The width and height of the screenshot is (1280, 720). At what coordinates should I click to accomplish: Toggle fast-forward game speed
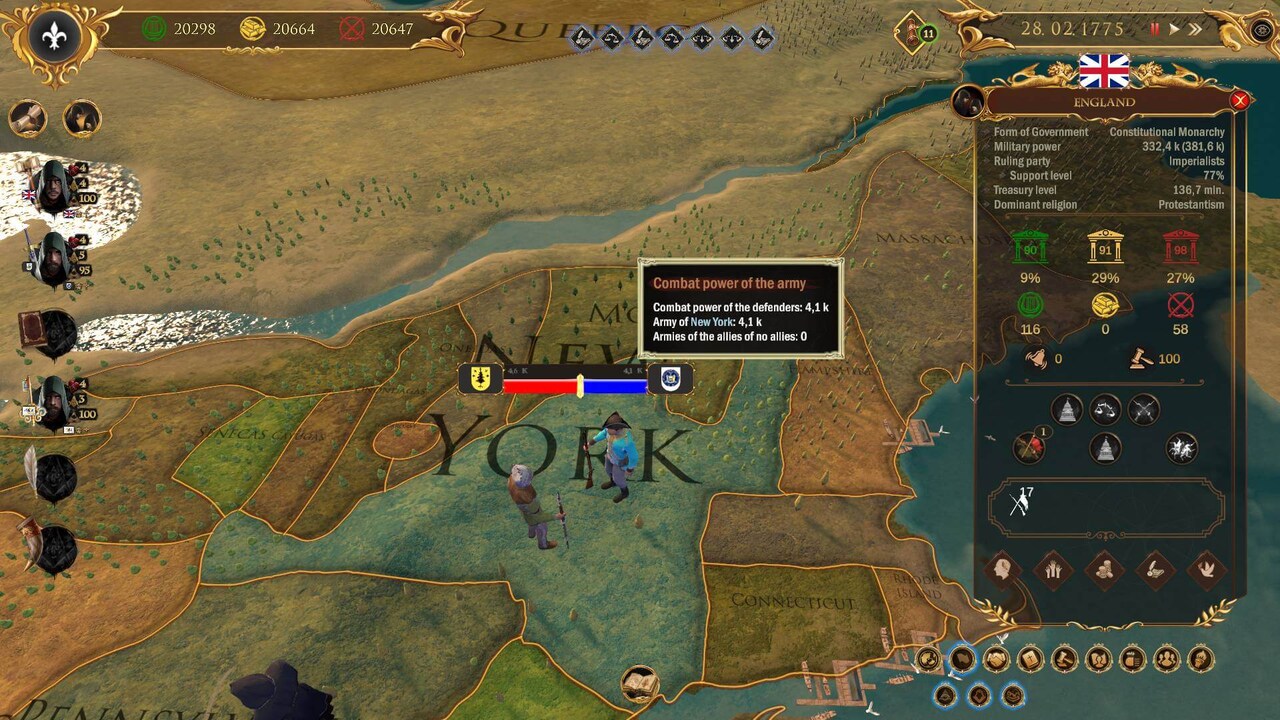click(x=1195, y=28)
